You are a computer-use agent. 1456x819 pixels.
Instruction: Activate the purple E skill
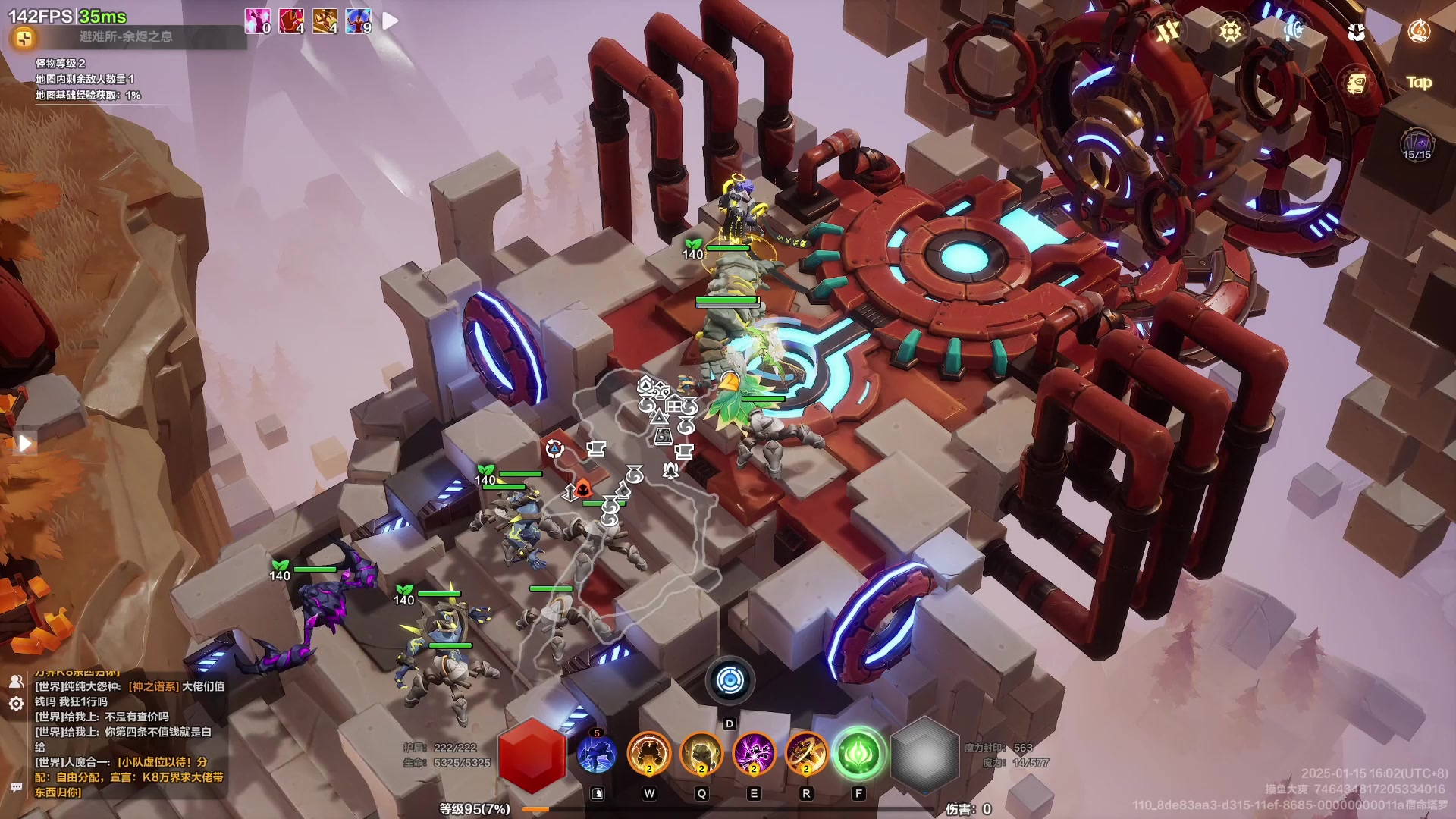tap(754, 755)
